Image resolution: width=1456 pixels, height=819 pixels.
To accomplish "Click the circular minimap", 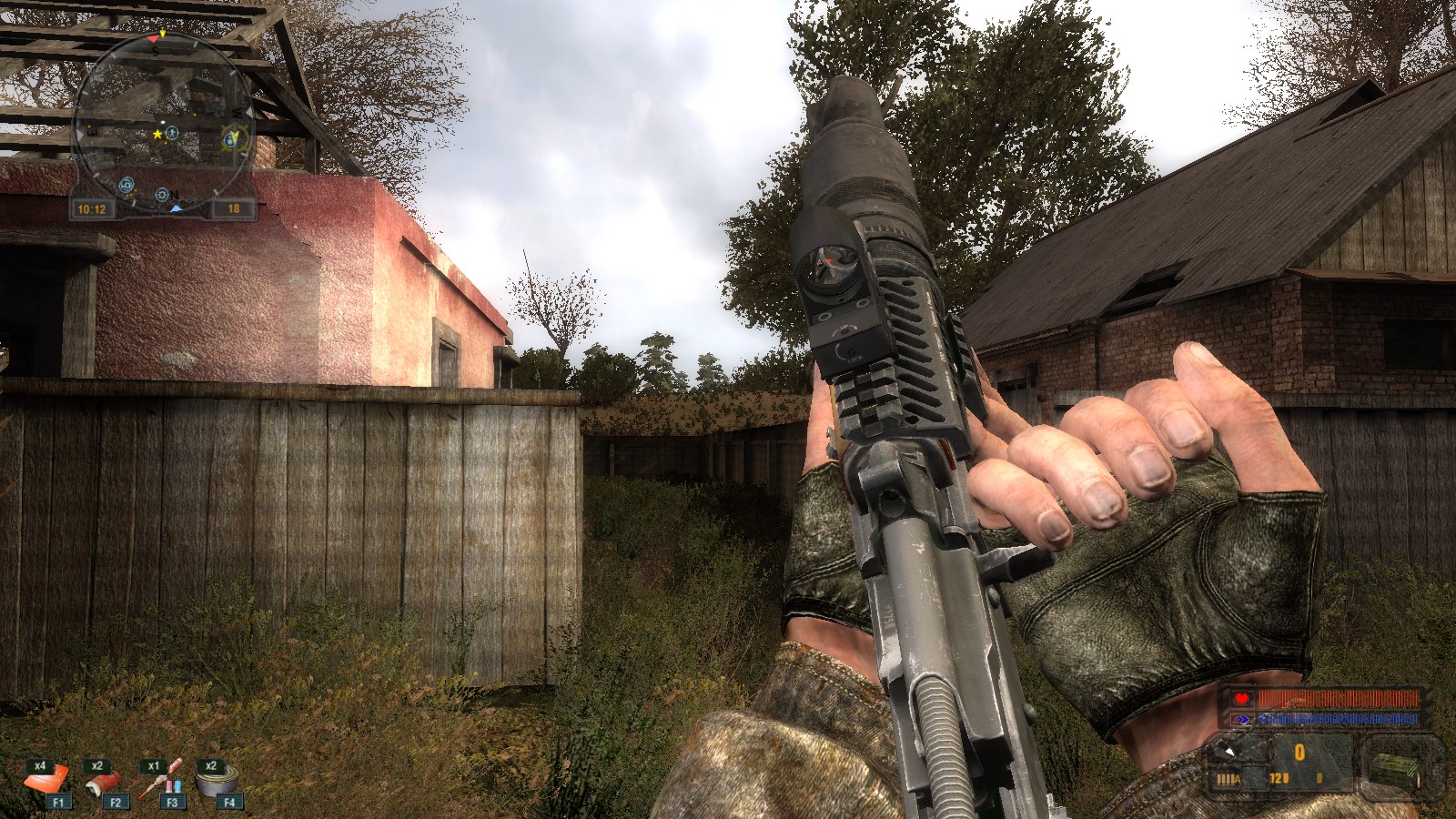I will click(x=162, y=123).
